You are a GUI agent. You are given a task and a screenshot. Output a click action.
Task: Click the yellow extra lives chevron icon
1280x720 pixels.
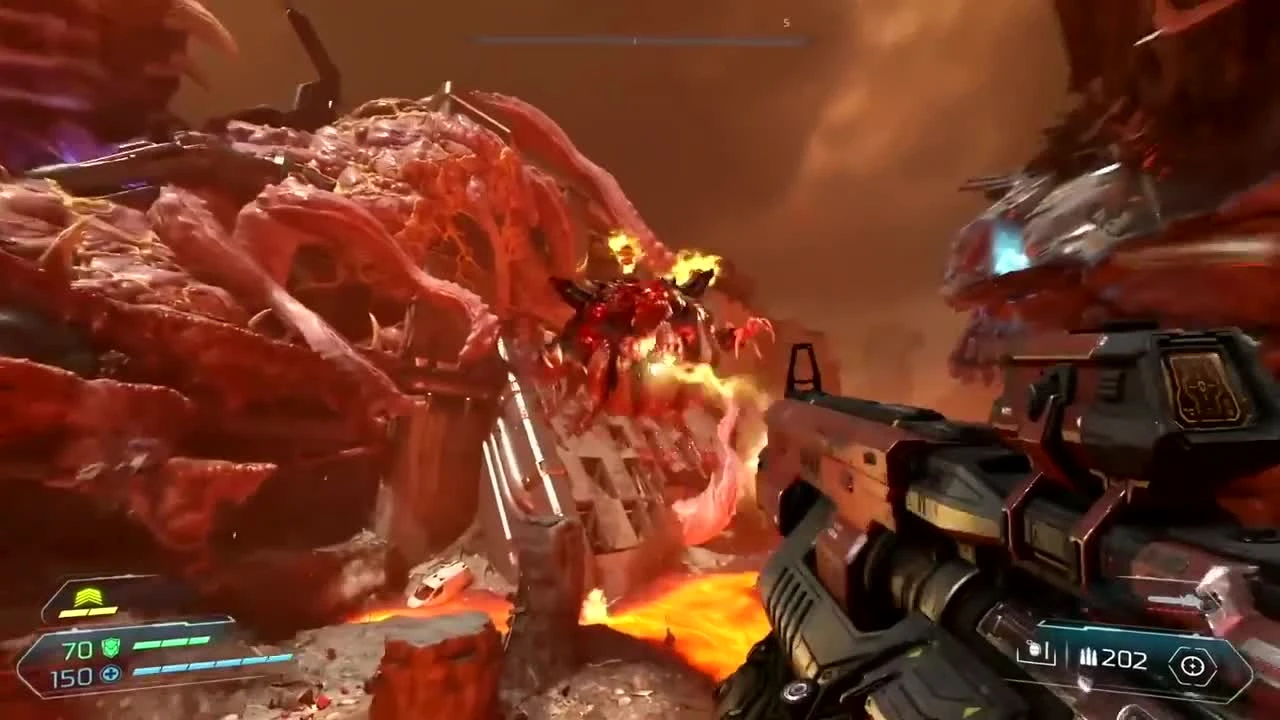click(88, 596)
